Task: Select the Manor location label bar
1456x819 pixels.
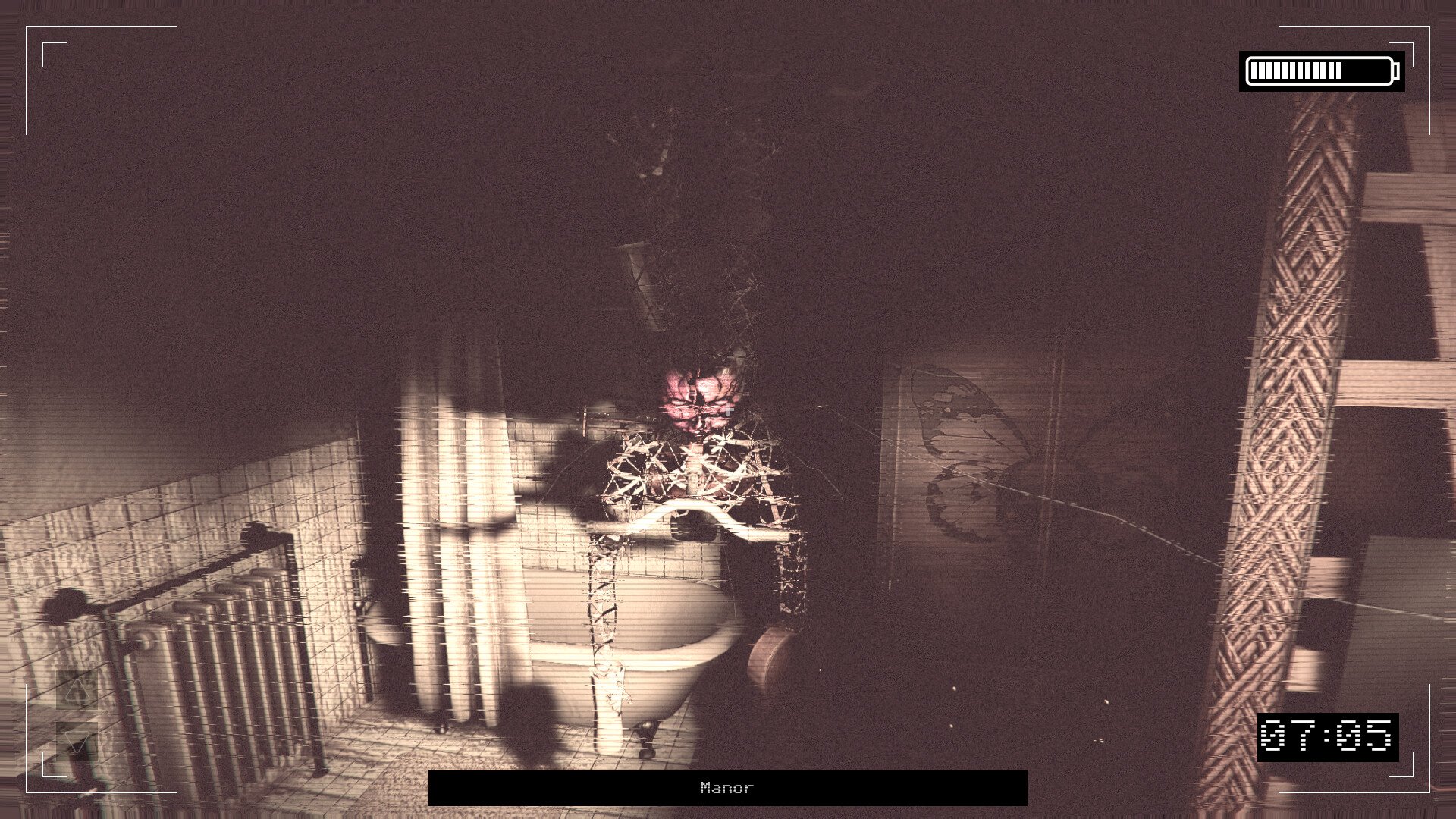Action: tap(727, 788)
